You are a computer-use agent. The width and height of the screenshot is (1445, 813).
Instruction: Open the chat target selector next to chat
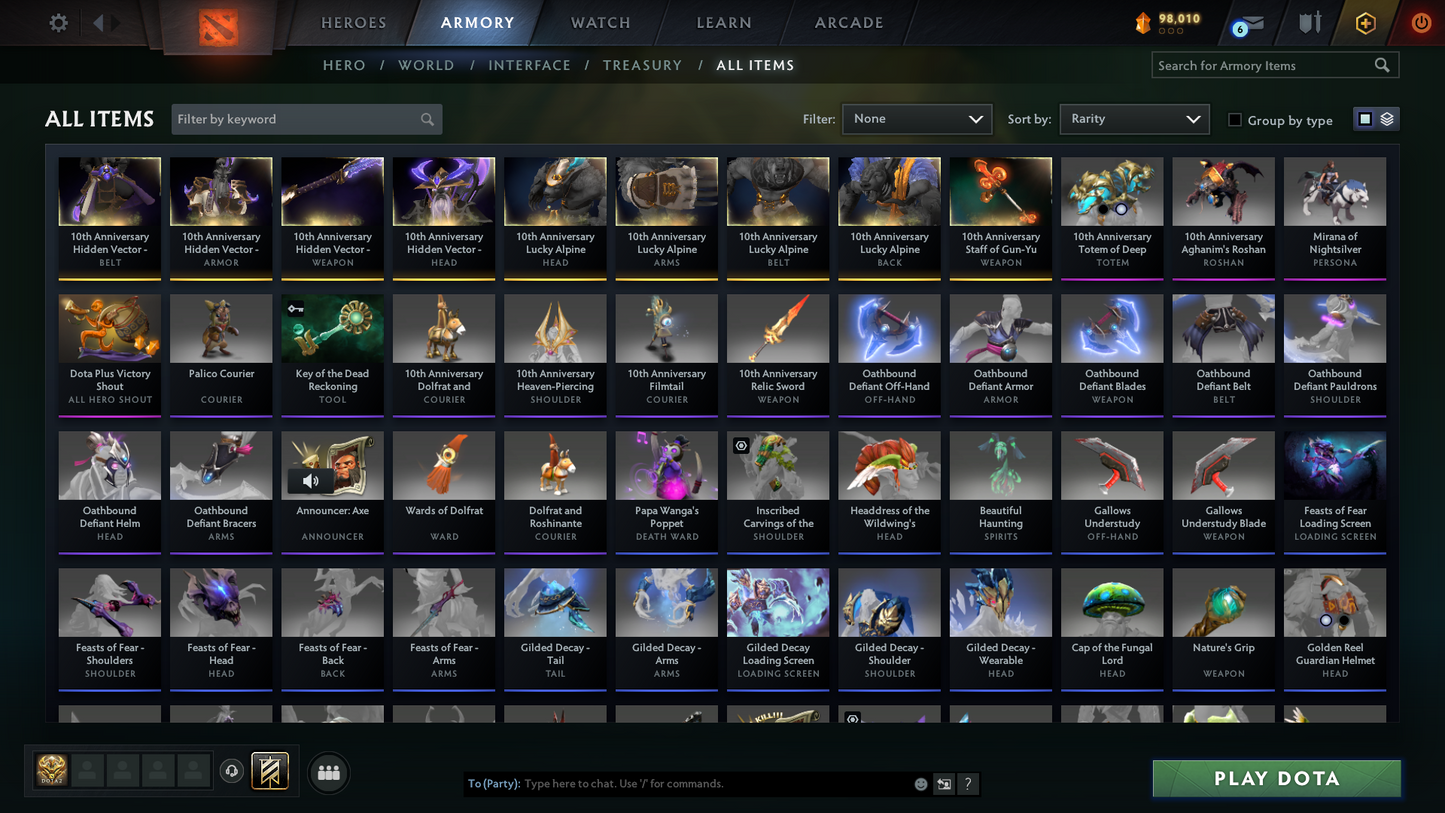pos(941,784)
